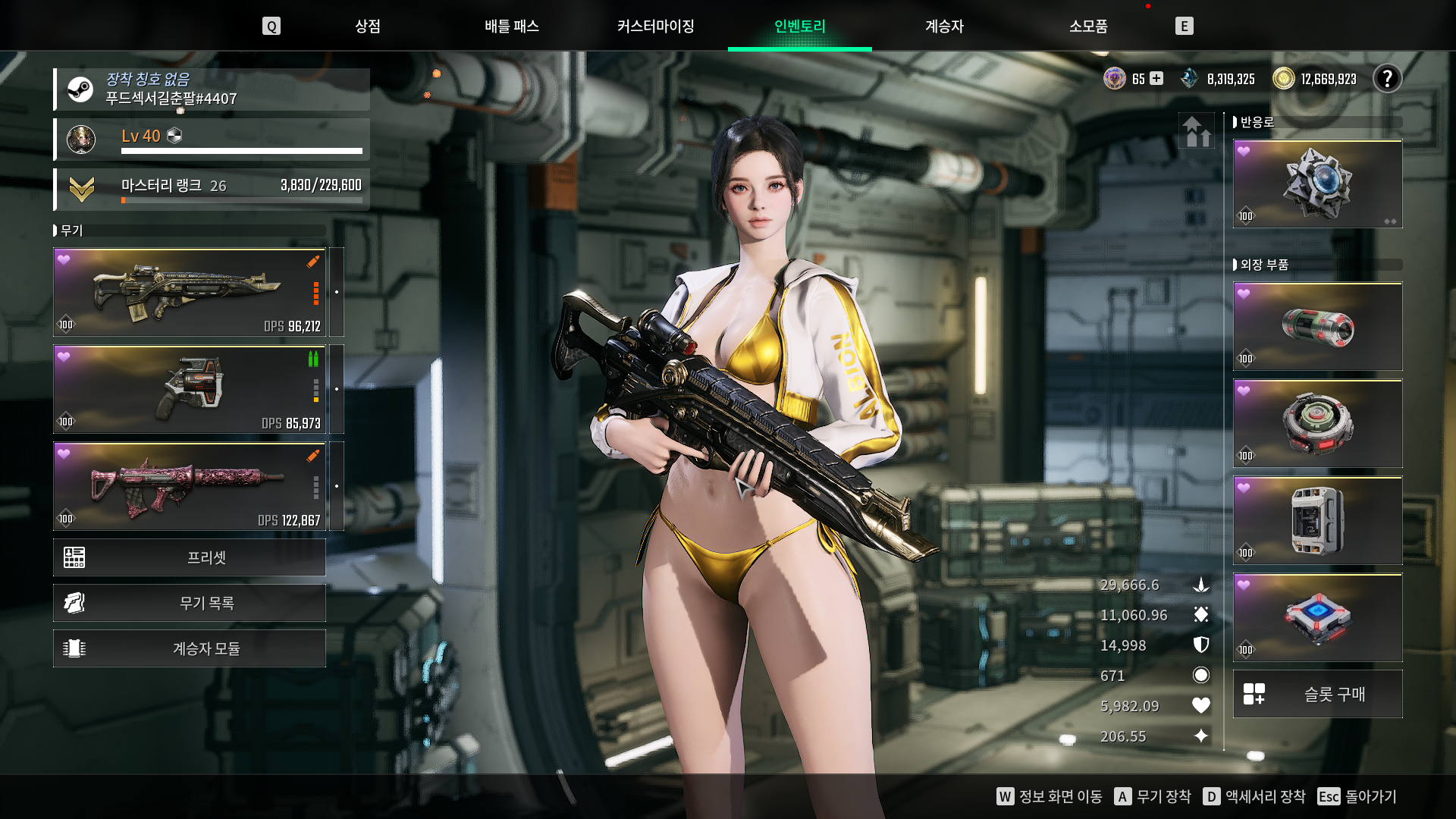View the 계승자 모듈 descendant modules
The image size is (1456, 819).
point(190,648)
